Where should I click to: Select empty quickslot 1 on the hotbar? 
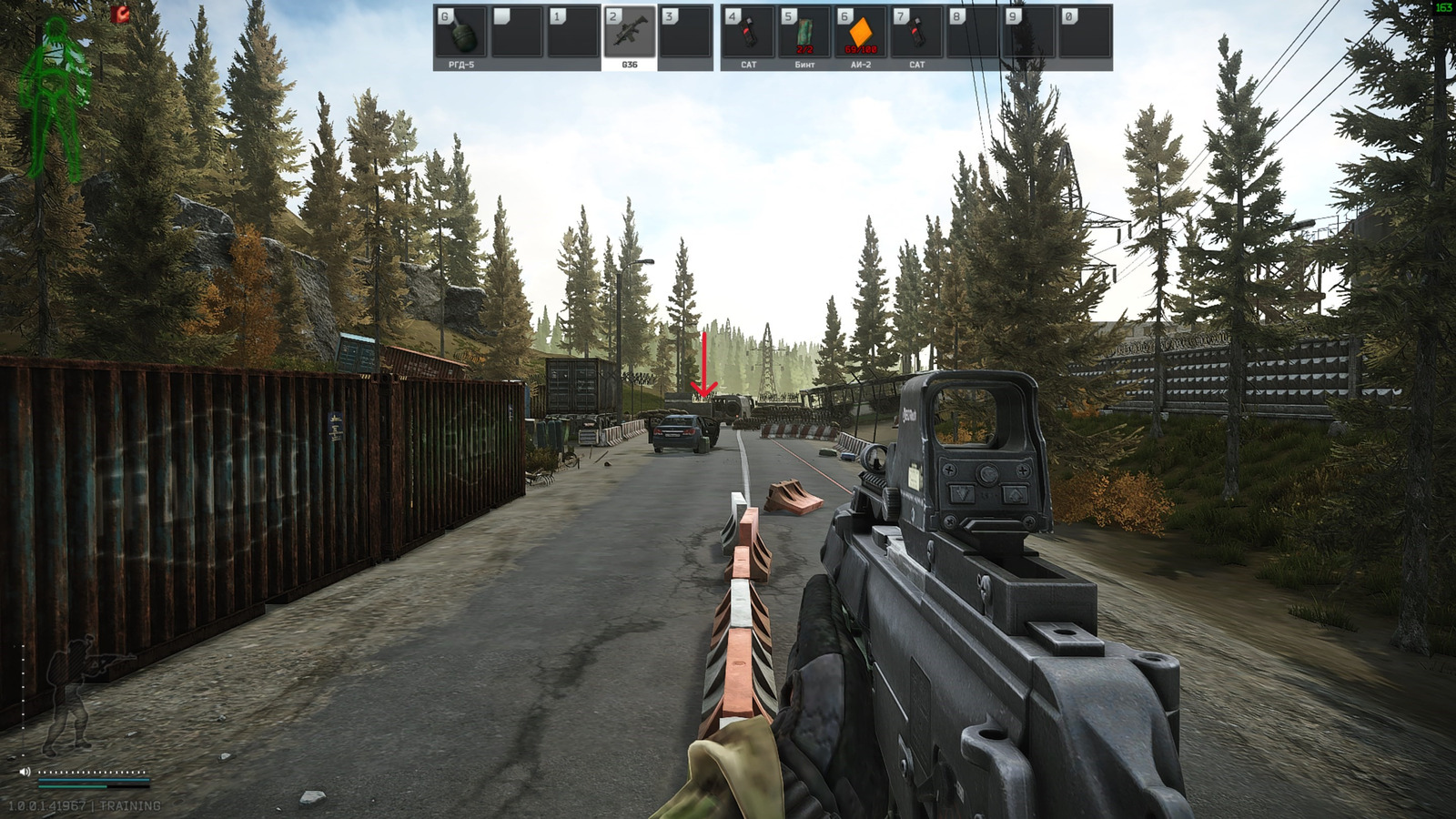pyautogui.click(x=571, y=35)
